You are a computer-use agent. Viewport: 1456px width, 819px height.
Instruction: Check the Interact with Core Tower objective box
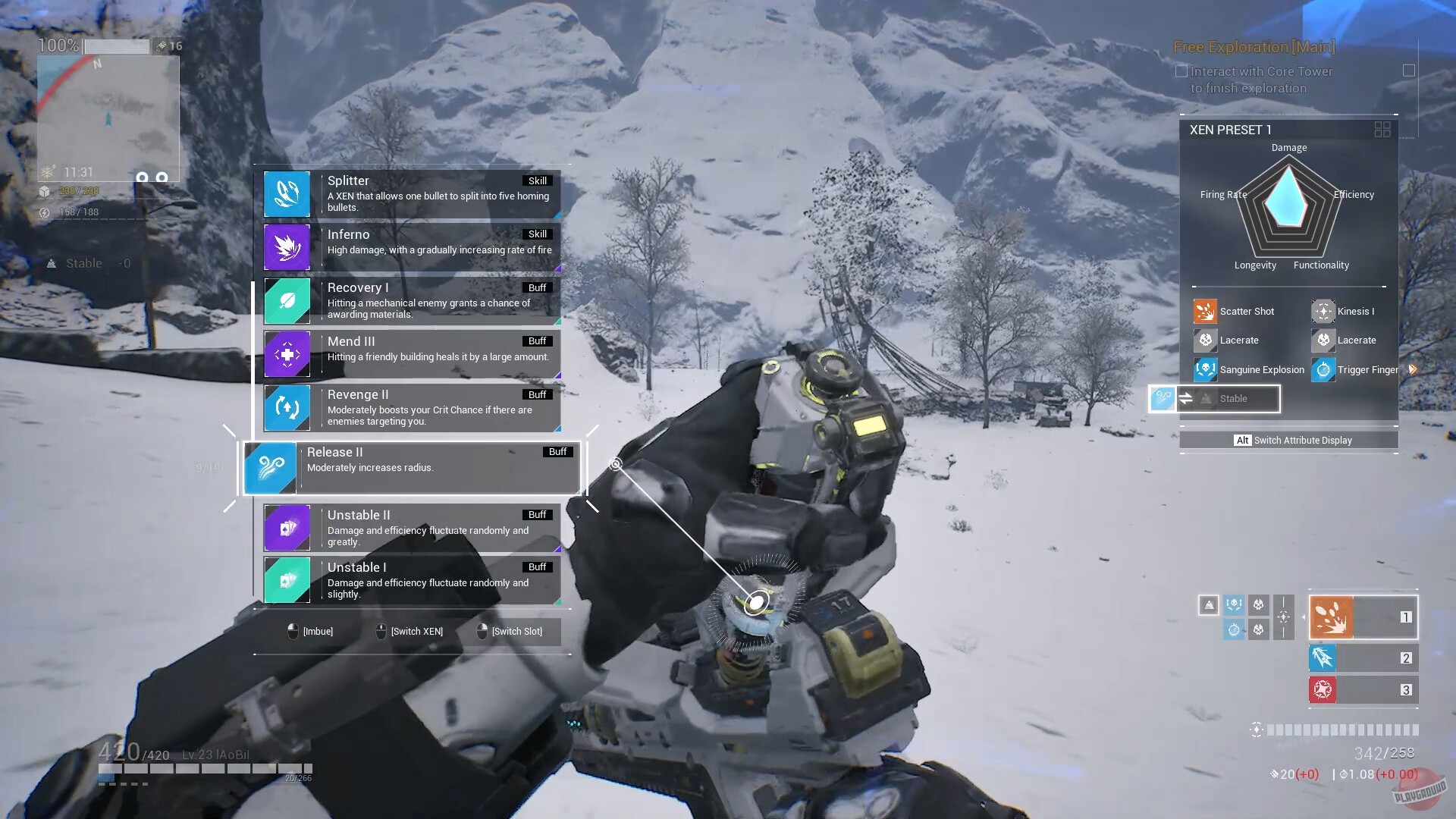(x=1181, y=71)
